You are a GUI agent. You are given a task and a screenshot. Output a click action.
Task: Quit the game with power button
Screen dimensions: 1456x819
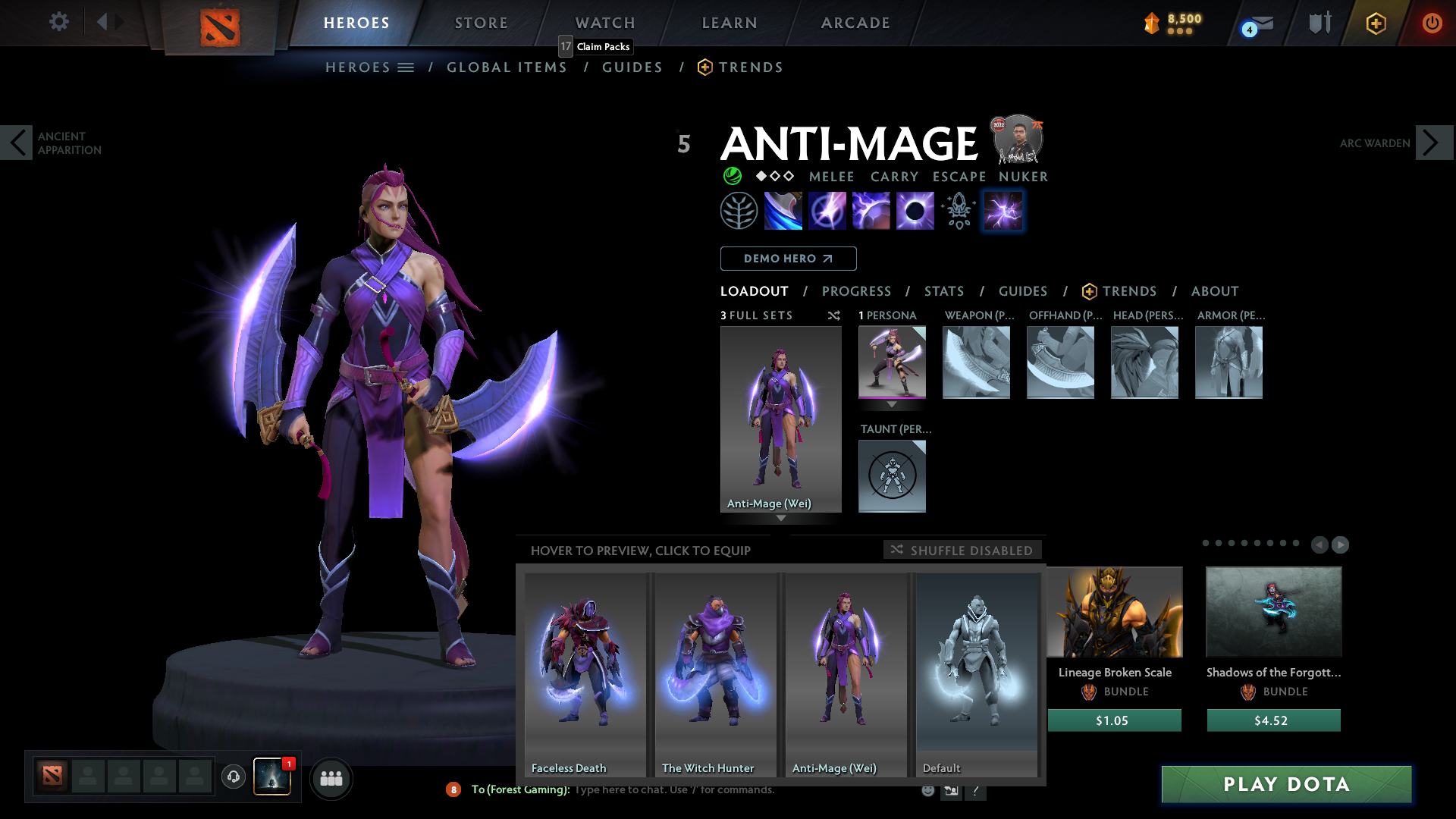click(1432, 23)
